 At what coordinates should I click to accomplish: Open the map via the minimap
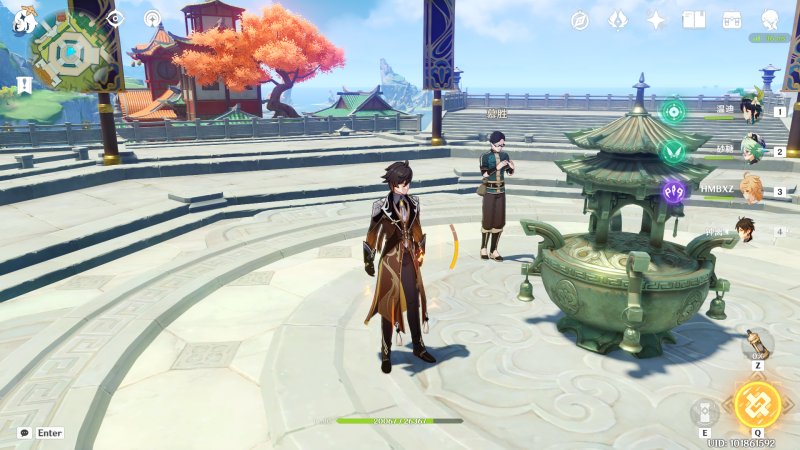click(71, 50)
